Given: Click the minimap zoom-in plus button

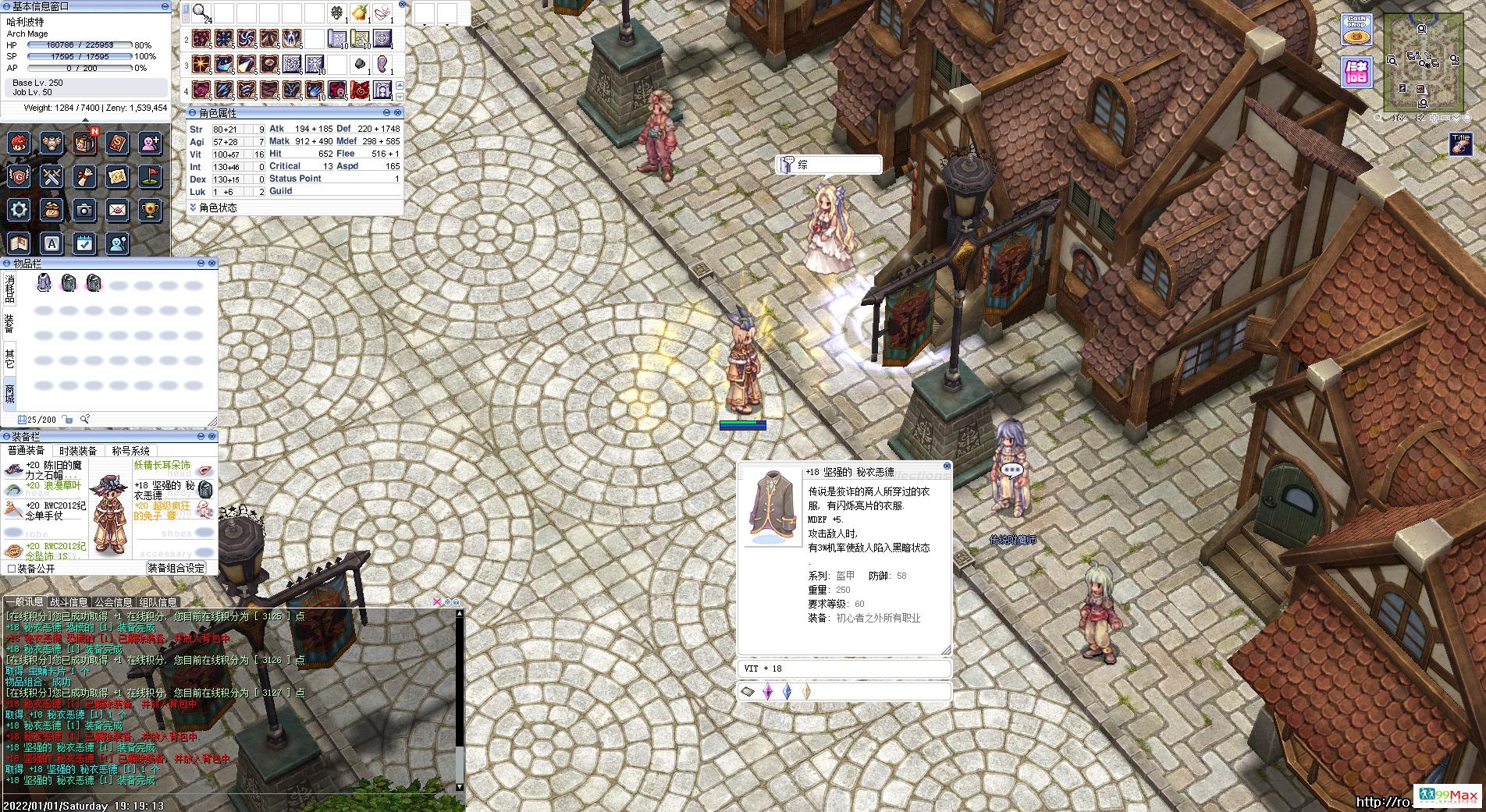Looking at the screenshot, I should [1434, 119].
